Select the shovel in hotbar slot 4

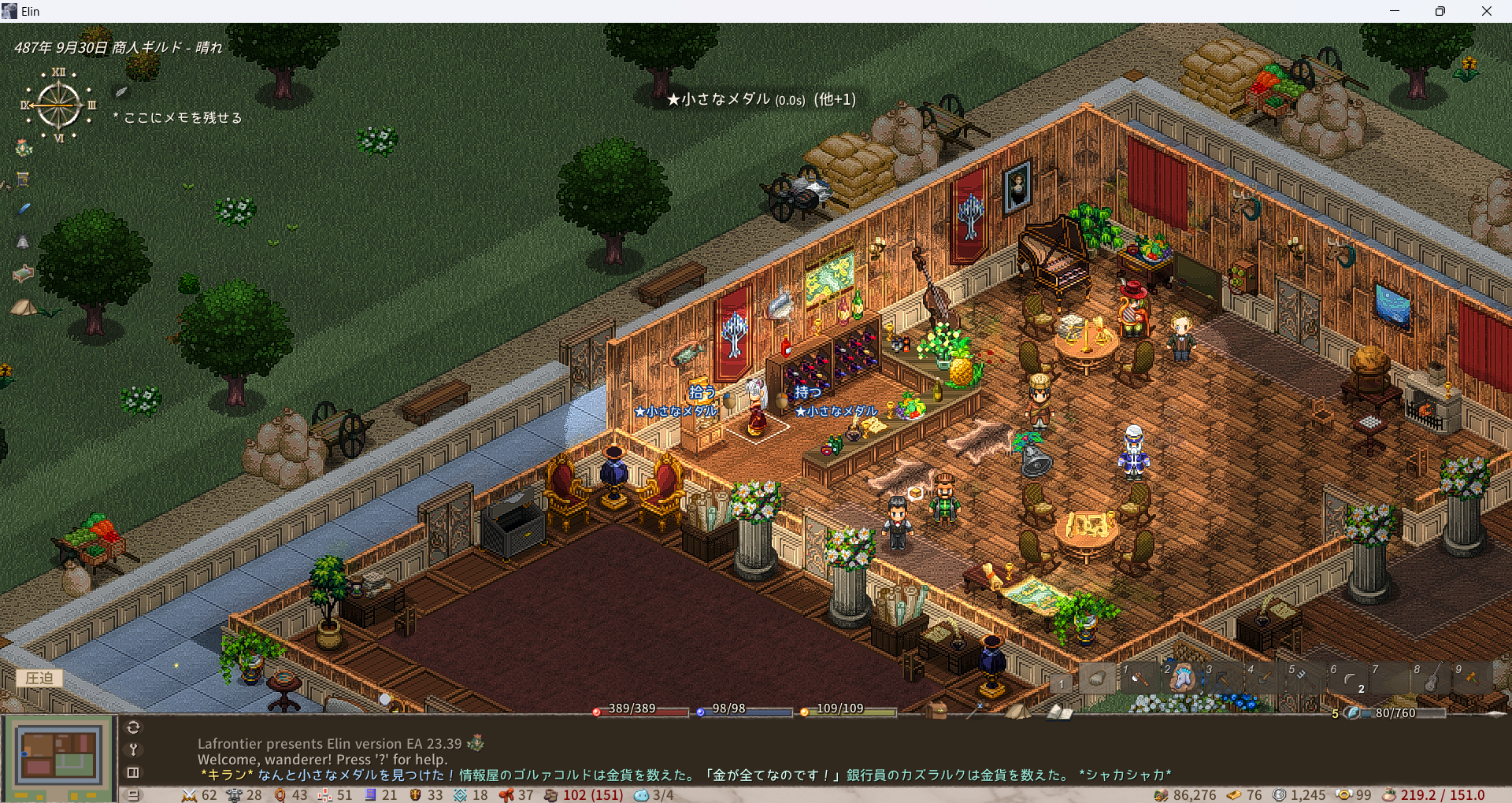[1265, 677]
